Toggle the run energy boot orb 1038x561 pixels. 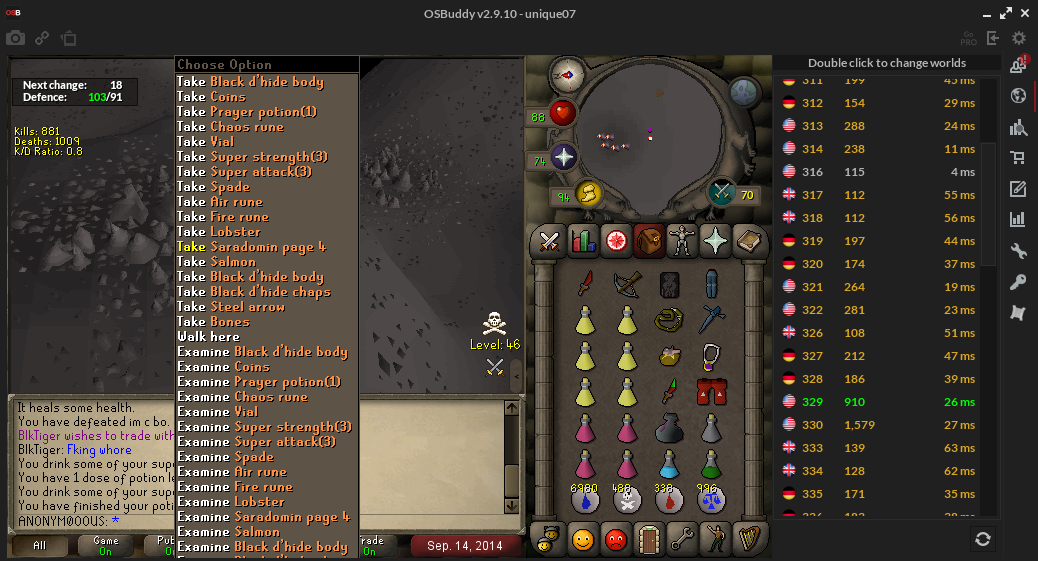587,194
